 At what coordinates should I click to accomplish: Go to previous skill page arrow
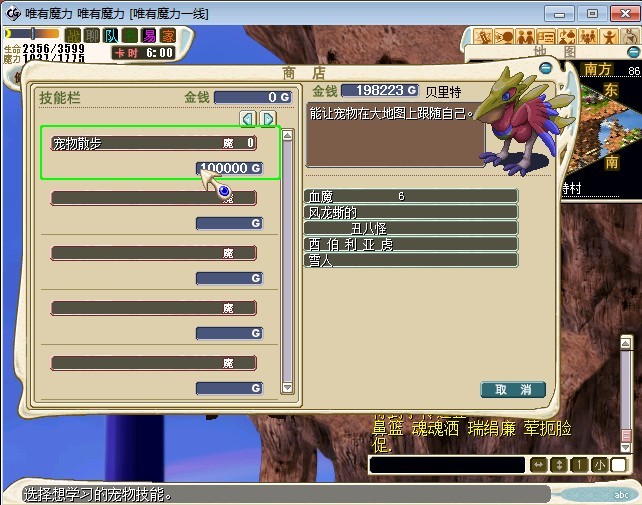tap(248, 119)
